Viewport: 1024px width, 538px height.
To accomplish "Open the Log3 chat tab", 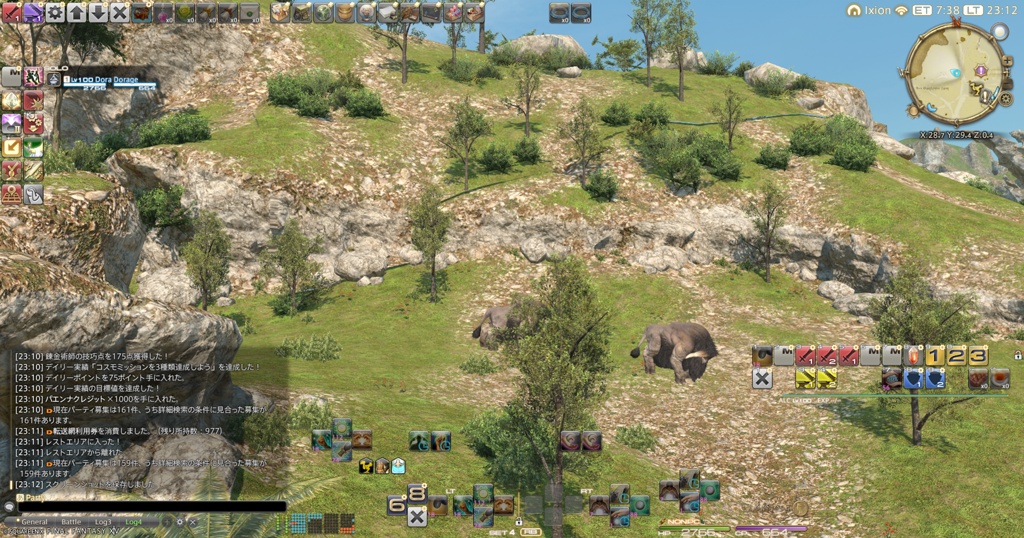I will coord(103,522).
